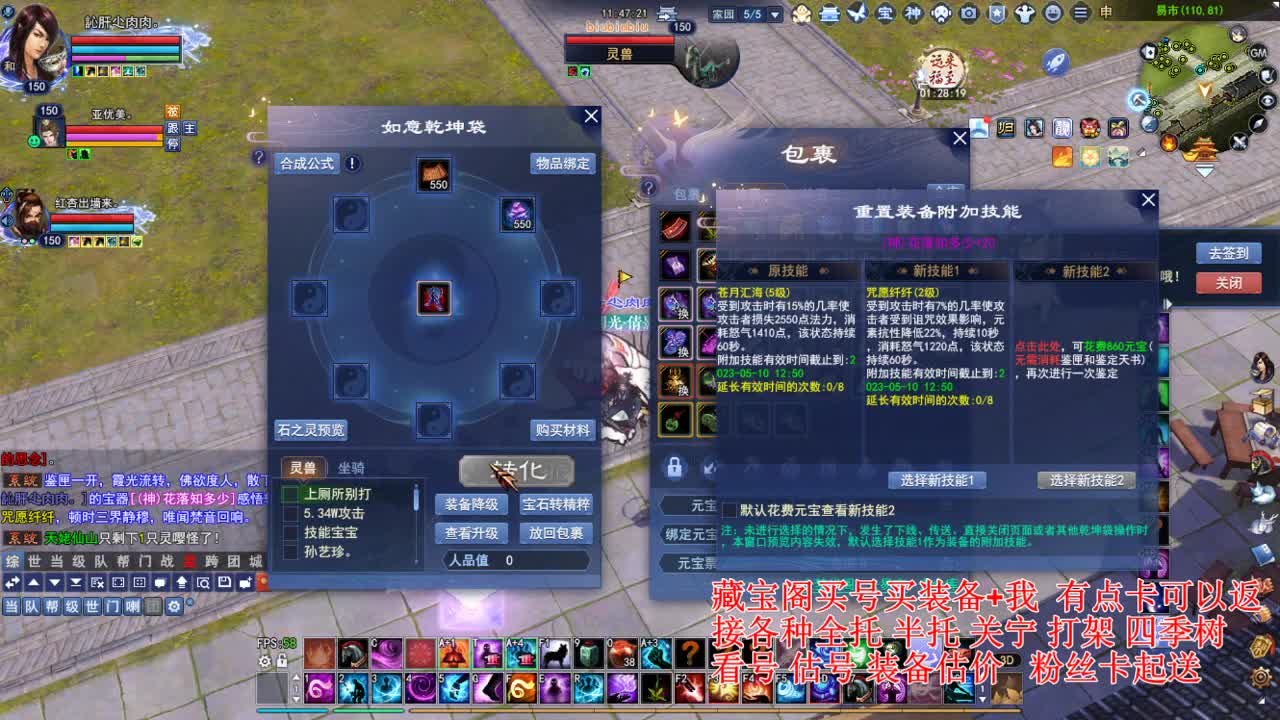Expand the 家园 5/5 member dropdown
This screenshot has width=1280, height=720.
click(773, 15)
